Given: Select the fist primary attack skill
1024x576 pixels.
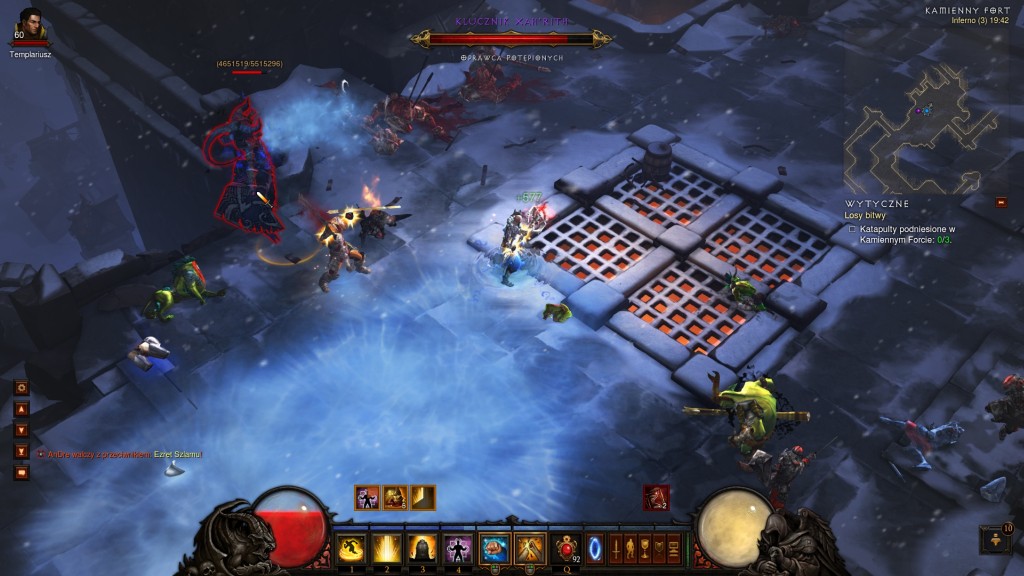Looking at the screenshot, I should pos(495,548).
